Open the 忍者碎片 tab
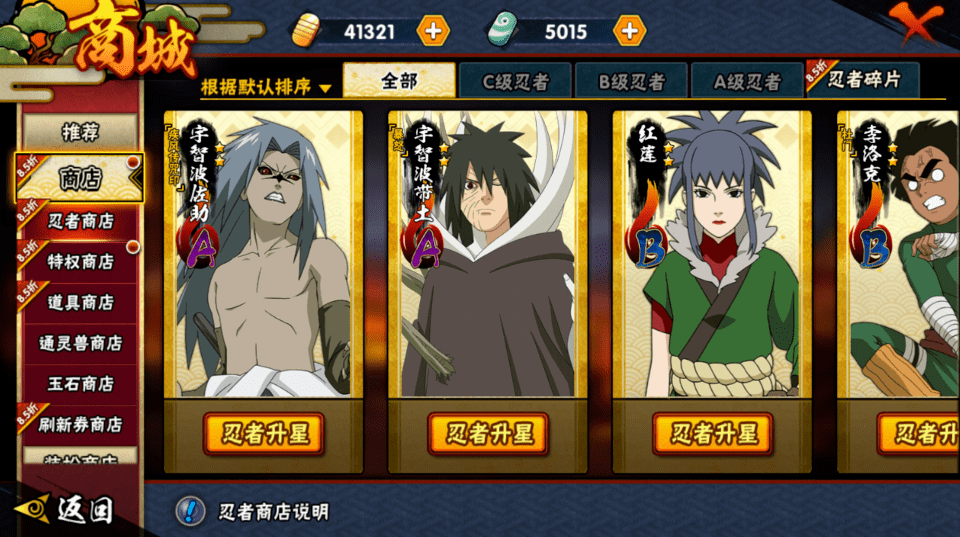The width and height of the screenshot is (960, 537). (x=865, y=81)
